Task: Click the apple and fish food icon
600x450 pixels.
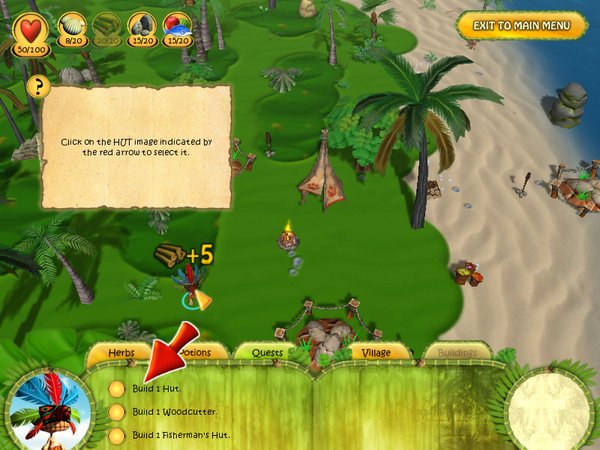Action: point(178,25)
